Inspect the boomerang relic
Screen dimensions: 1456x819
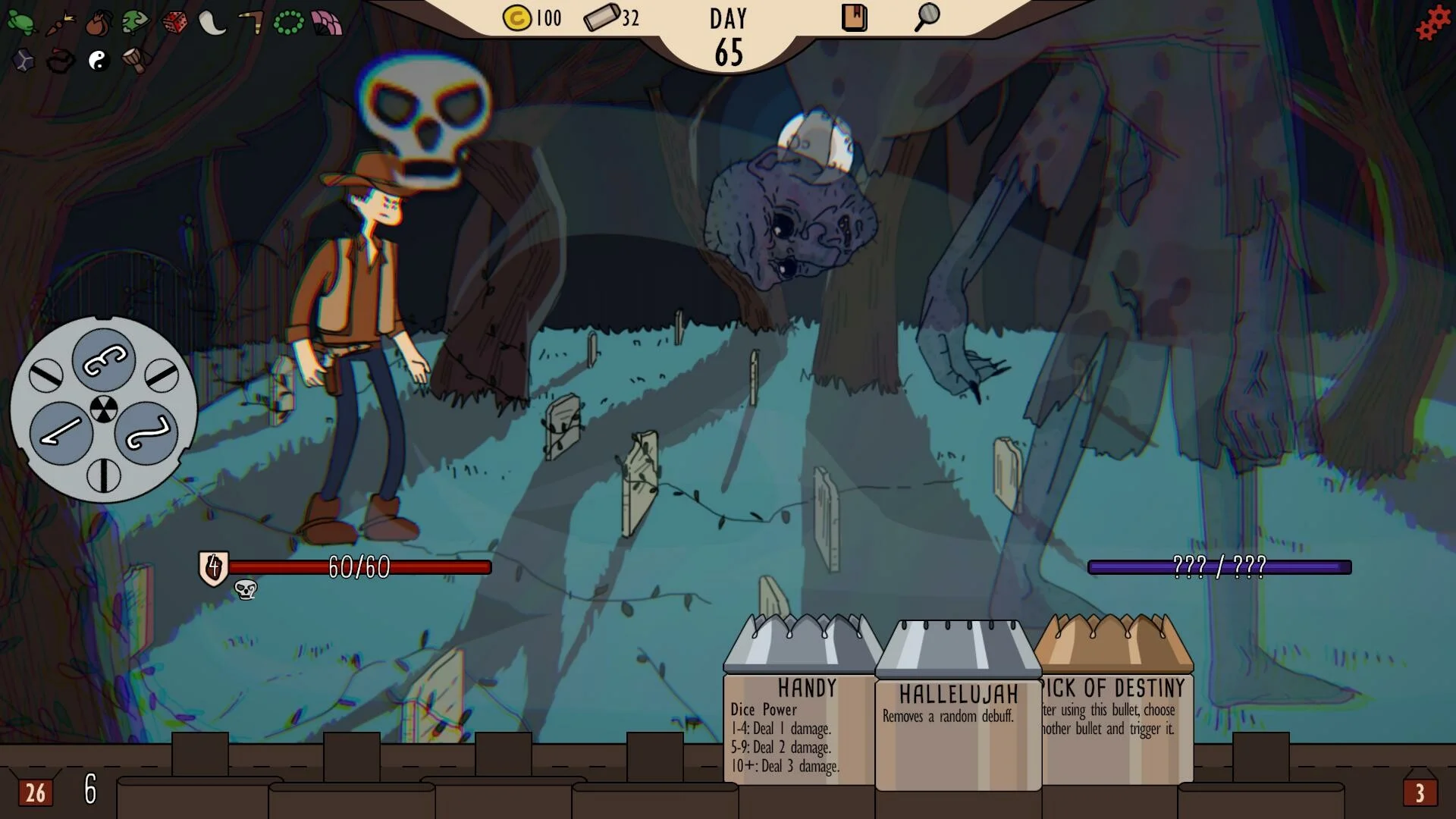[x=250, y=23]
